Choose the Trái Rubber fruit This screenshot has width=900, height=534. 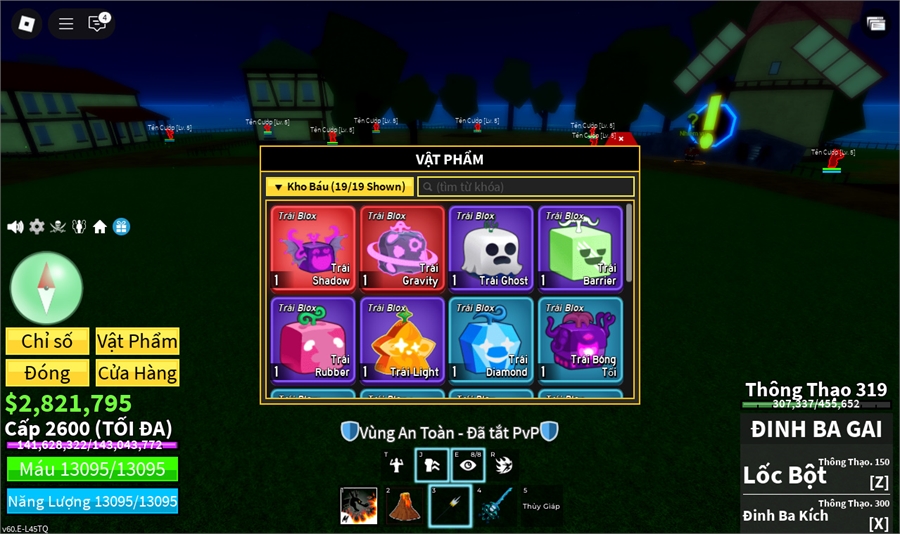tap(313, 339)
